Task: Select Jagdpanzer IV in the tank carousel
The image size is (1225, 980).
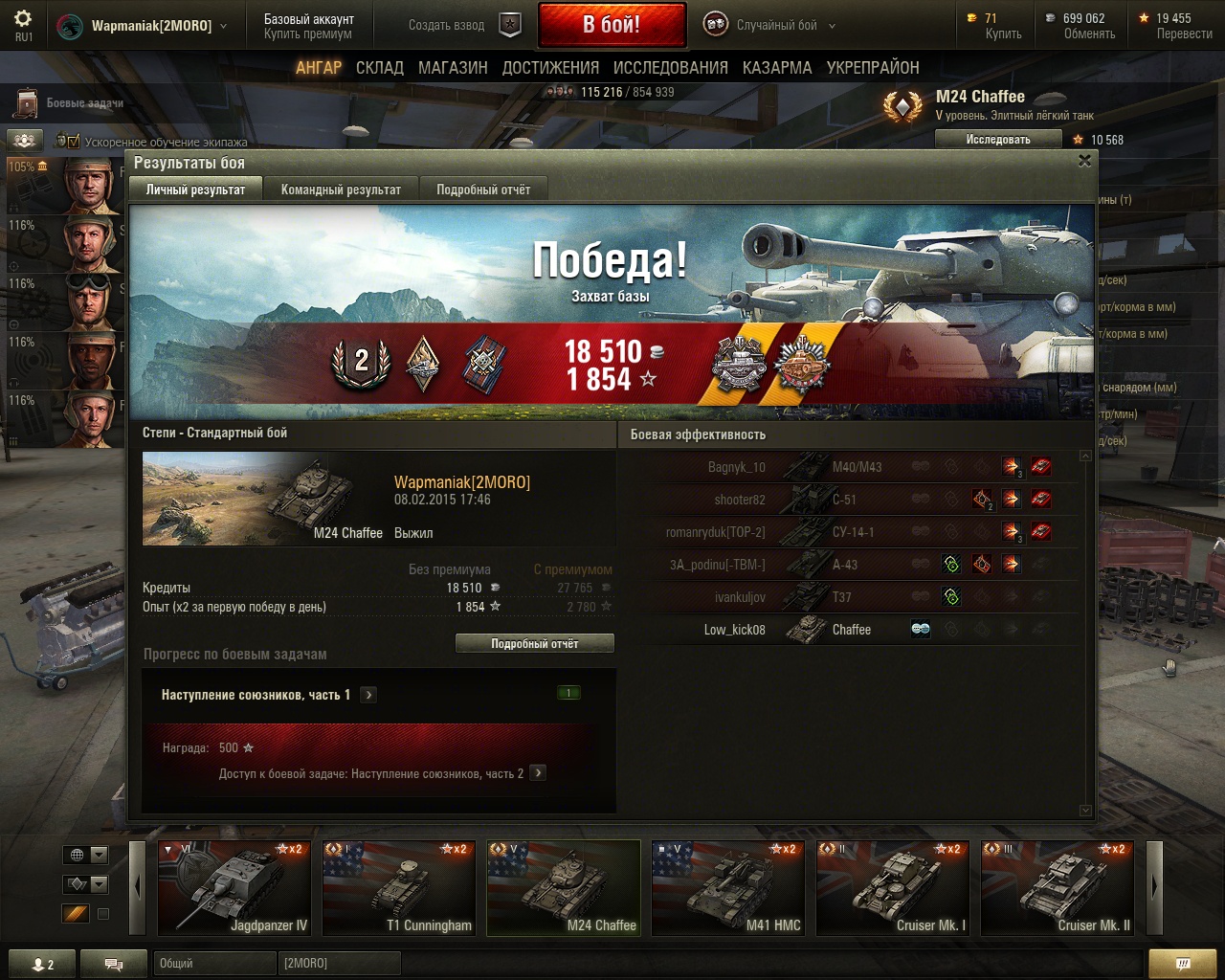Action: (234, 887)
